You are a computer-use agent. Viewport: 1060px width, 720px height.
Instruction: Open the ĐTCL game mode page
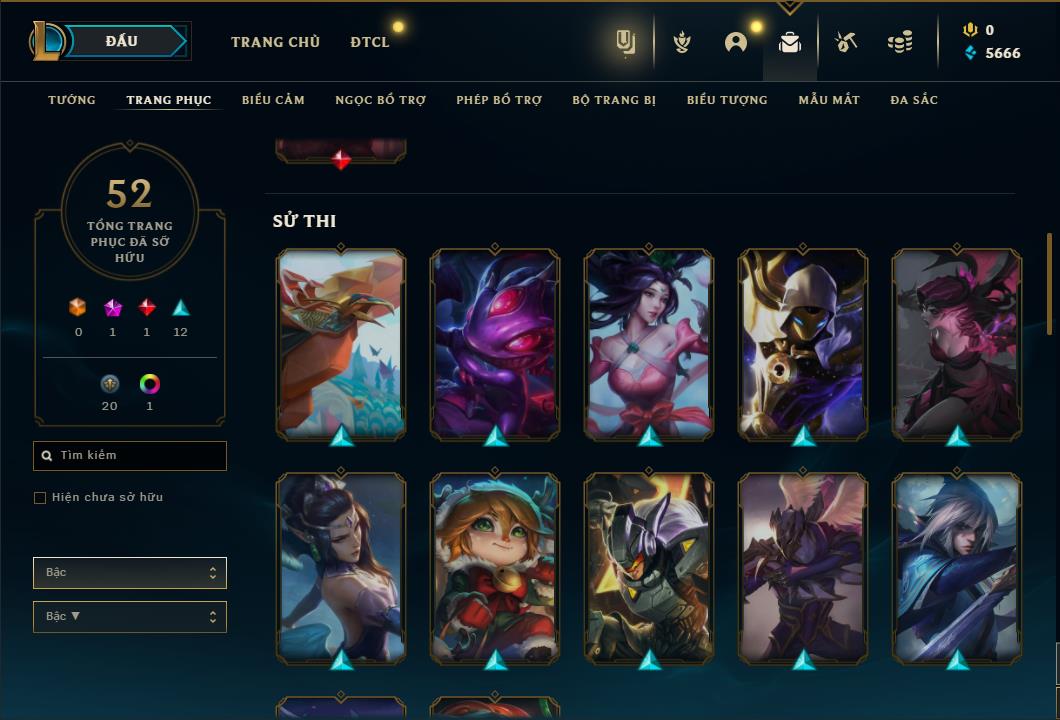coord(370,42)
